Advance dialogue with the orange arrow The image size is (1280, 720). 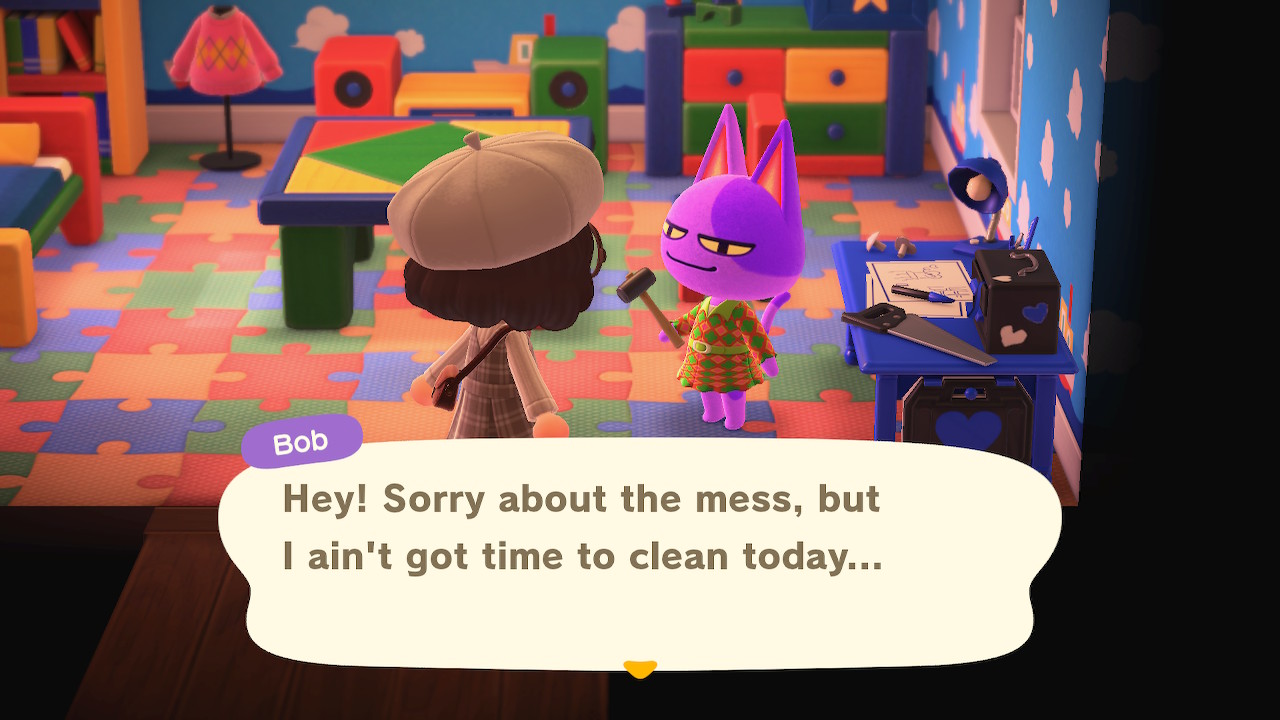coord(639,668)
